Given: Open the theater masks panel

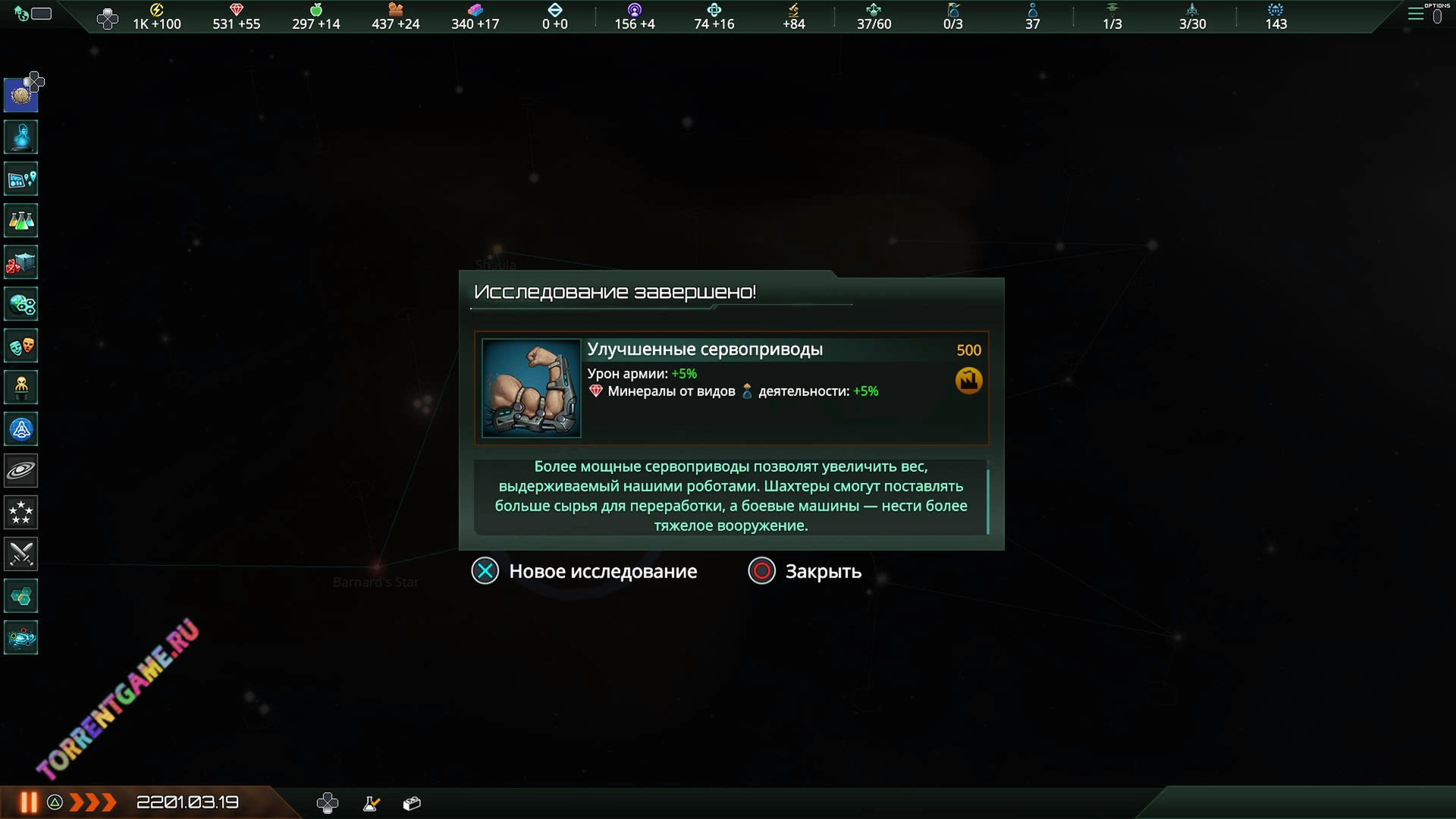Looking at the screenshot, I should (x=21, y=347).
